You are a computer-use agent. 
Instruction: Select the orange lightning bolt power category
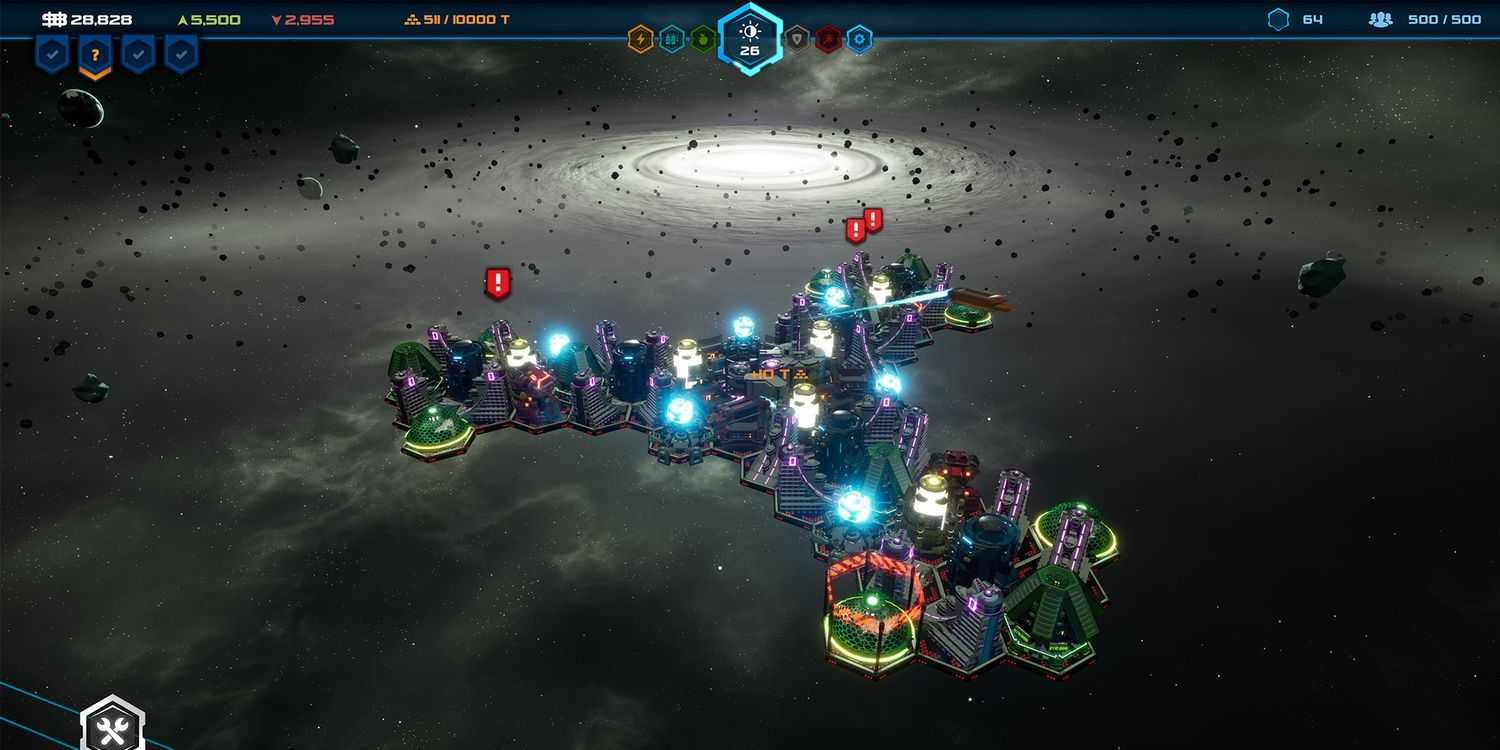[640, 39]
